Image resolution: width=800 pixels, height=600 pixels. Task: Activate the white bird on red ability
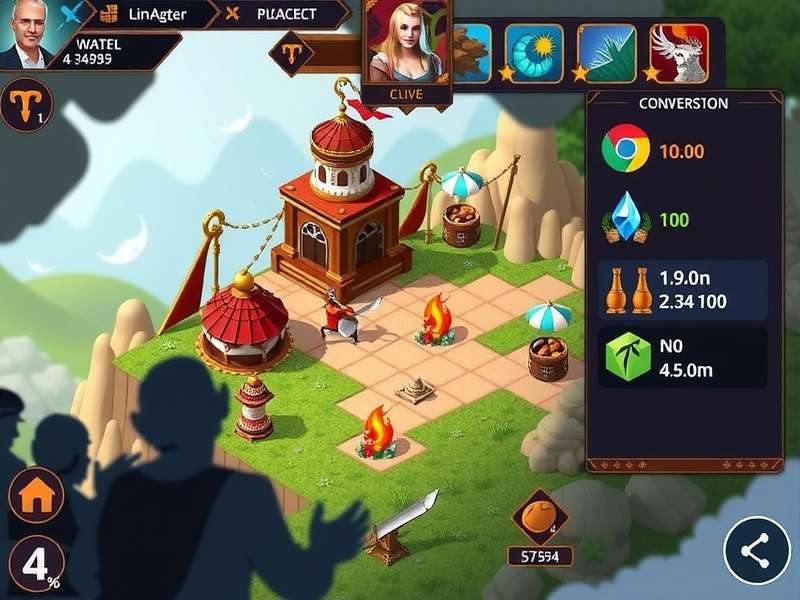pos(680,50)
